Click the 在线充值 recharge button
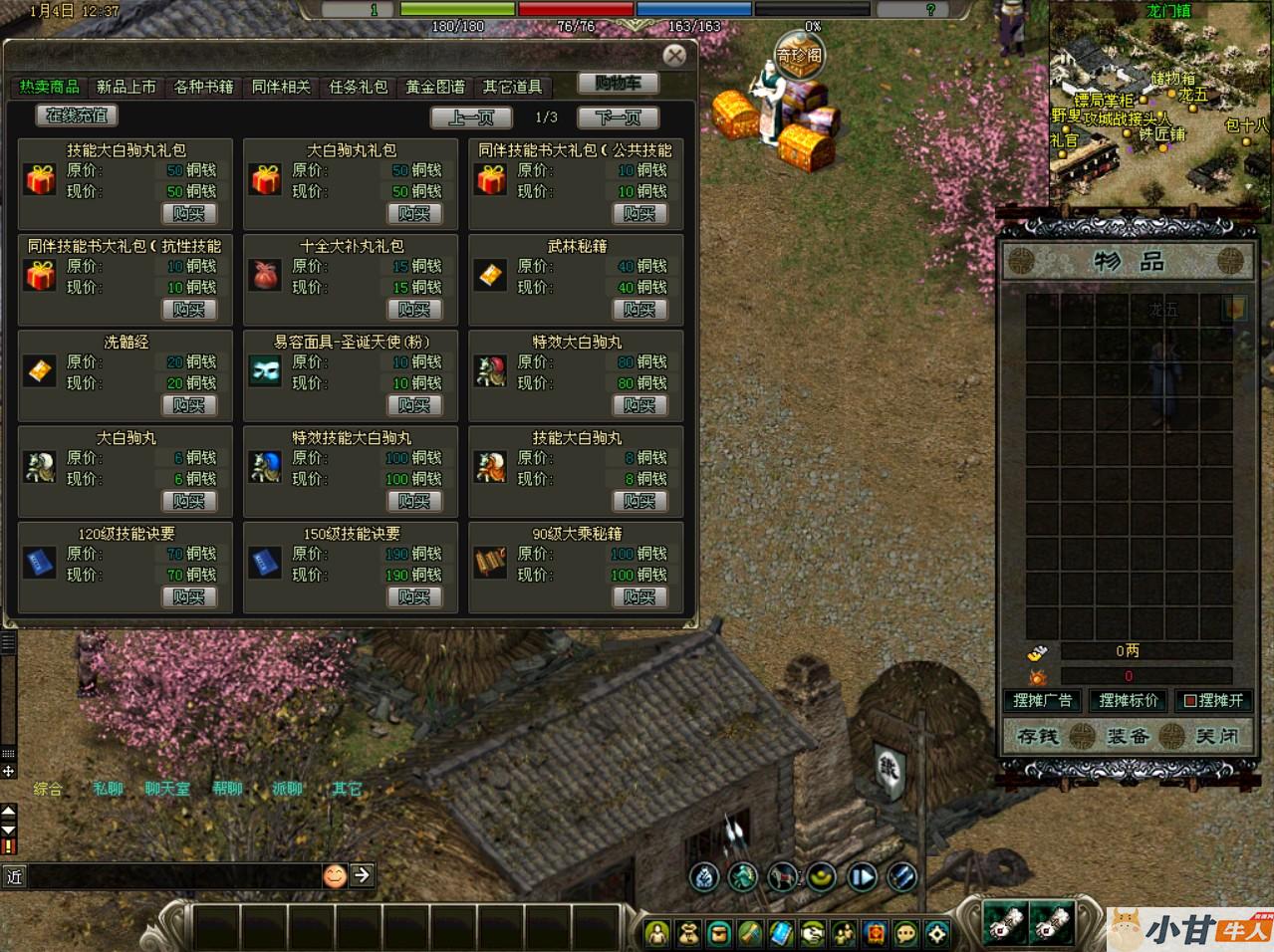 tap(77, 116)
